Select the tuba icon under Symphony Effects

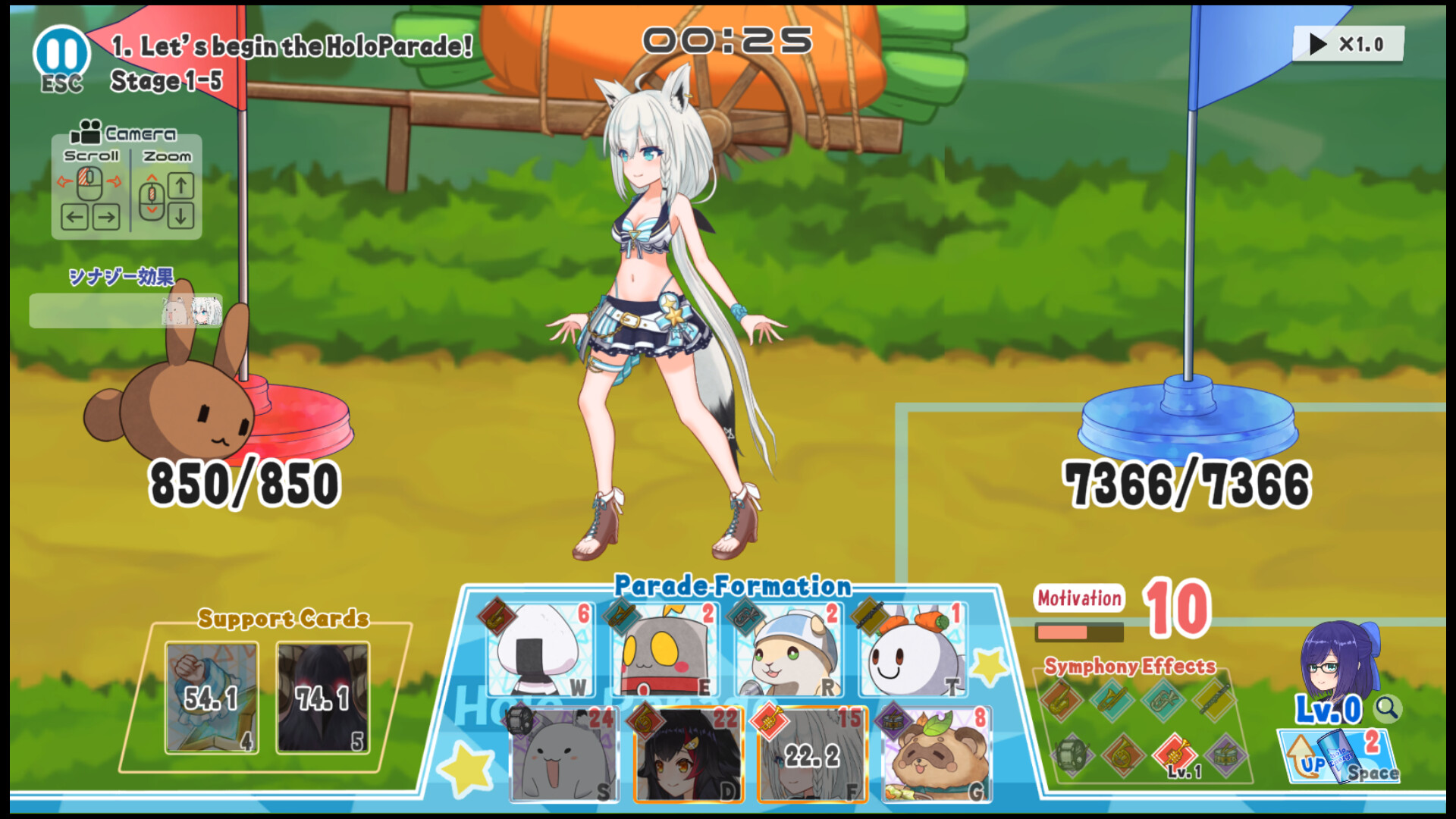click(1162, 699)
